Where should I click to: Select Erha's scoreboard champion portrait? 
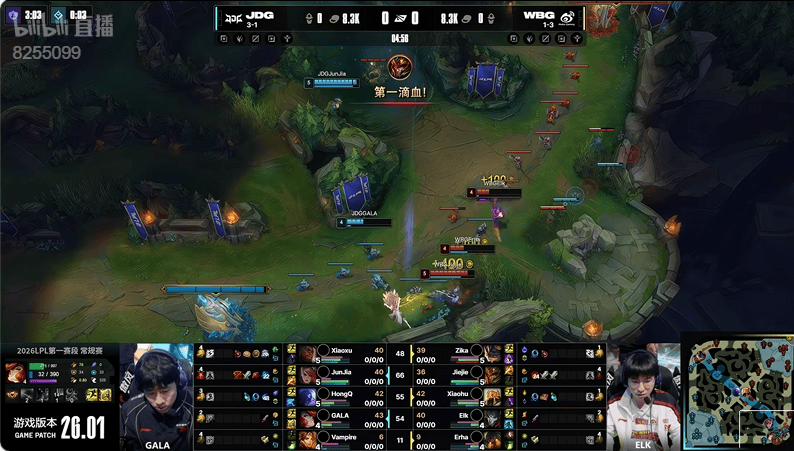pyautogui.click(x=491, y=437)
